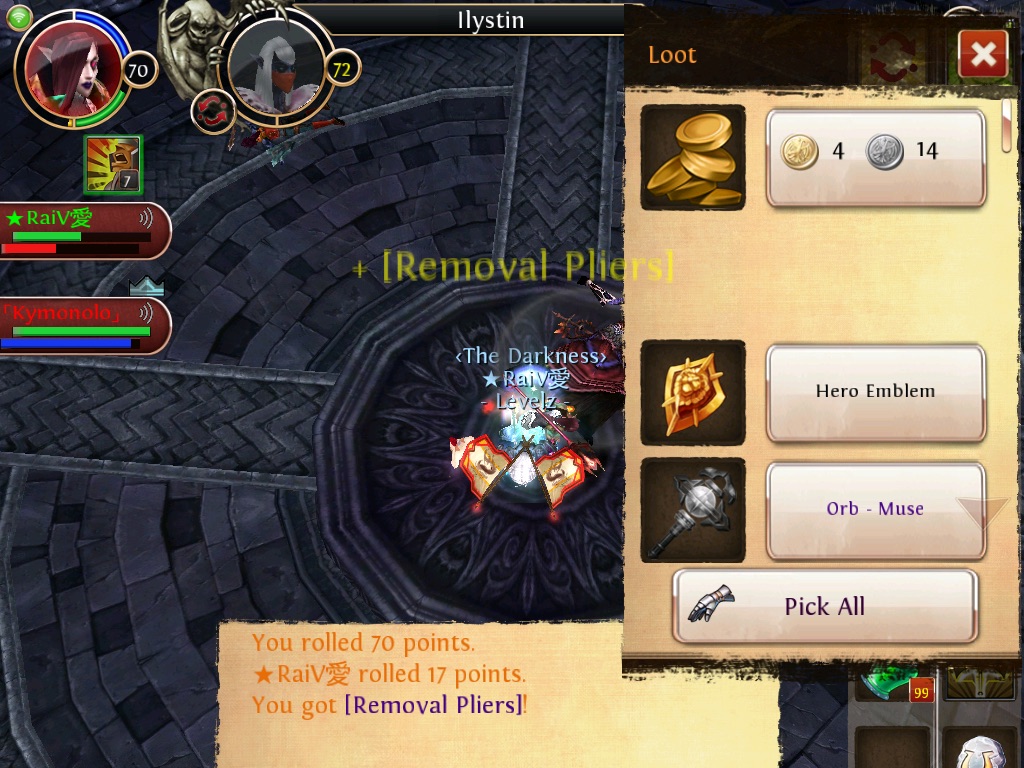Click the red swap-target arrows icon
The height and width of the screenshot is (768, 1024).
pyautogui.click(x=212, y=112)
